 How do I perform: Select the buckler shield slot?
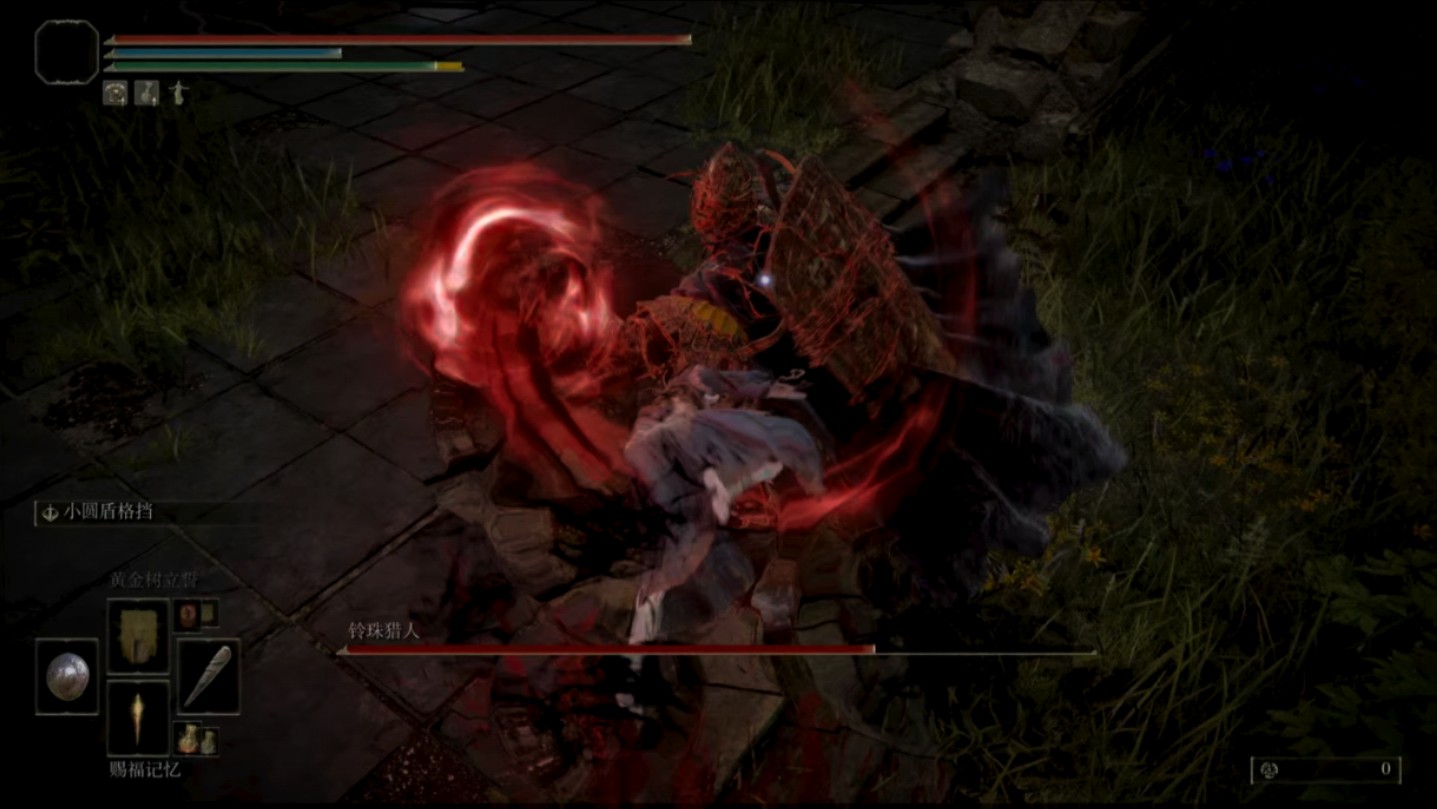pos(67,677)
